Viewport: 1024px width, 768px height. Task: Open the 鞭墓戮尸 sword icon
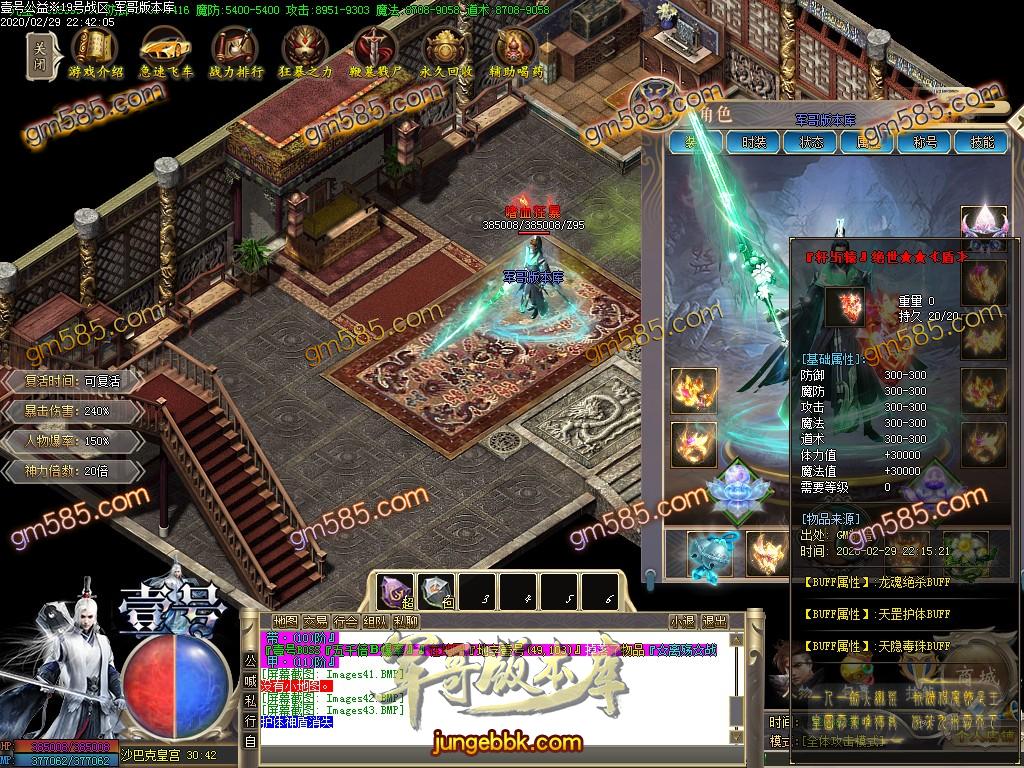coord(375,51)
